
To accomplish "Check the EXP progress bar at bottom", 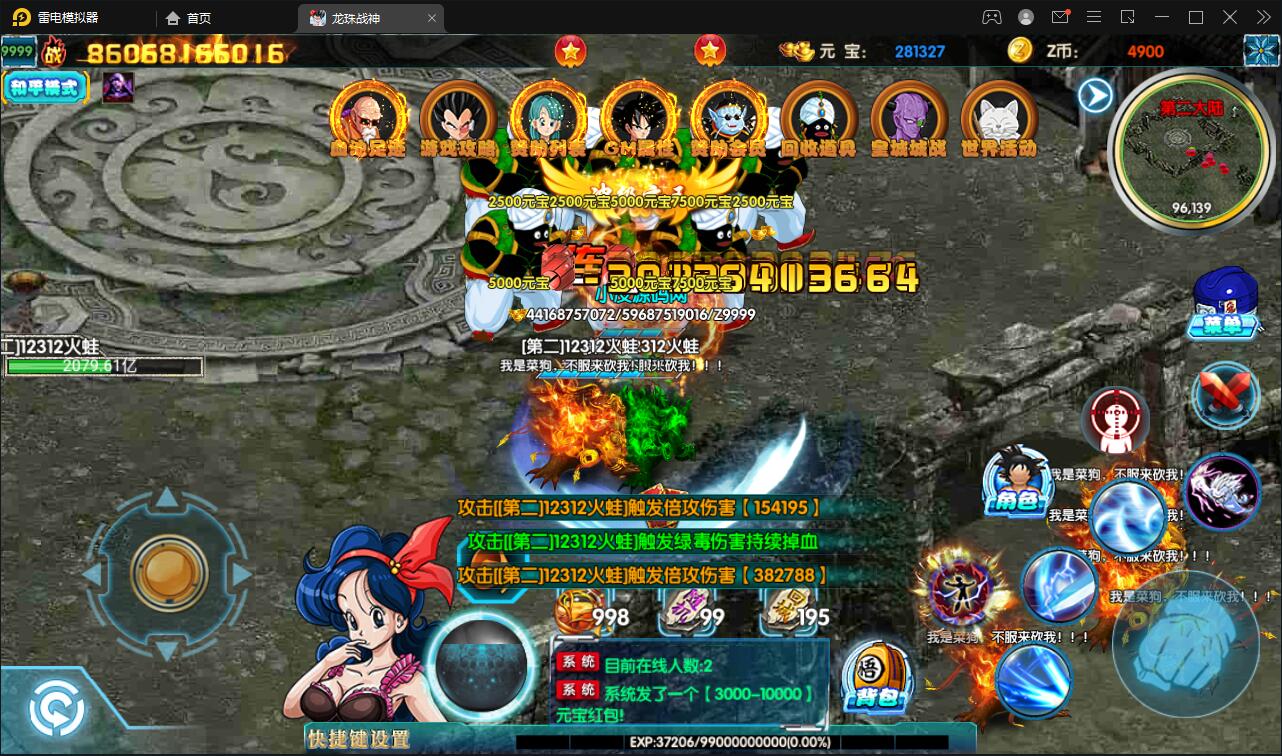I will [x=700, y=744].
